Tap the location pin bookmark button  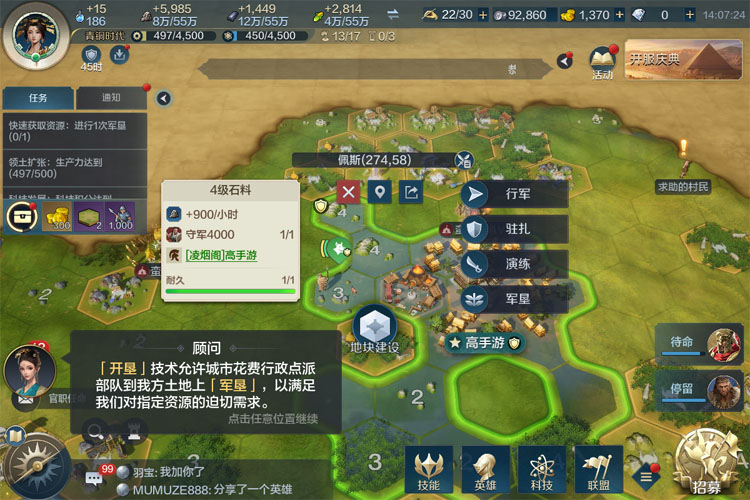[379, 192]
